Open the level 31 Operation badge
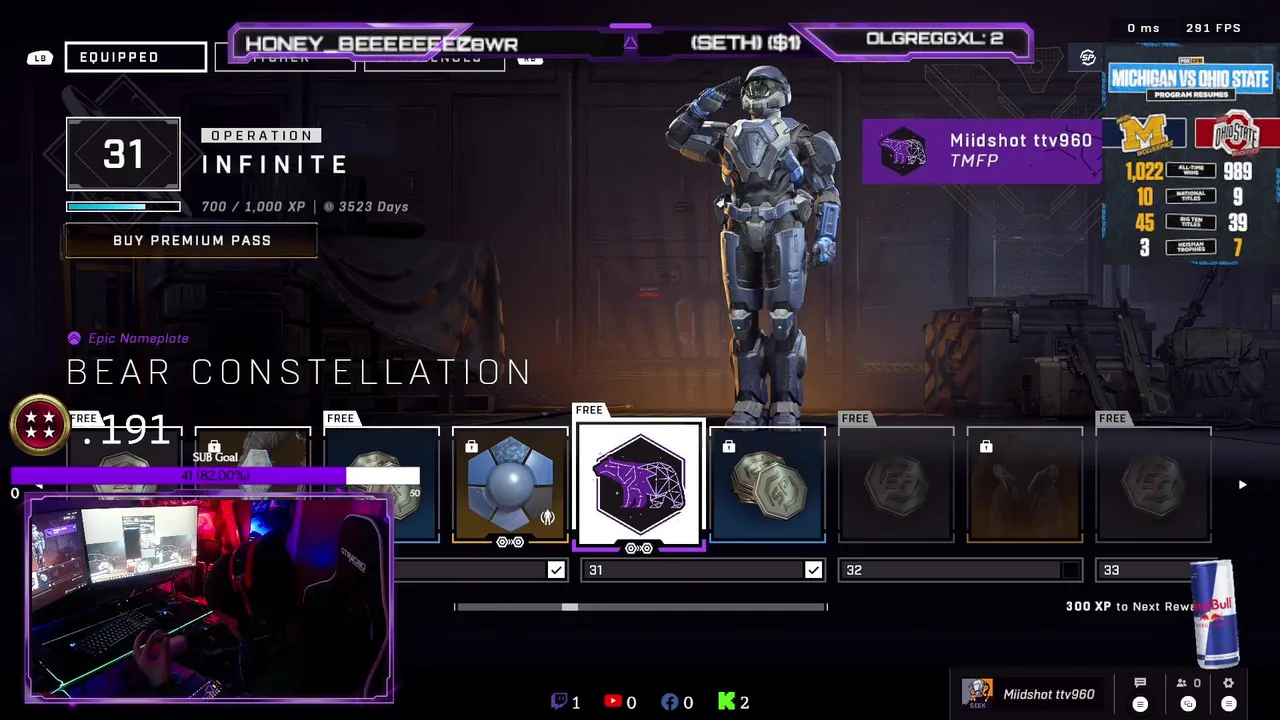The height and width of the screenshot is (720, 1280). pos(123,154)
